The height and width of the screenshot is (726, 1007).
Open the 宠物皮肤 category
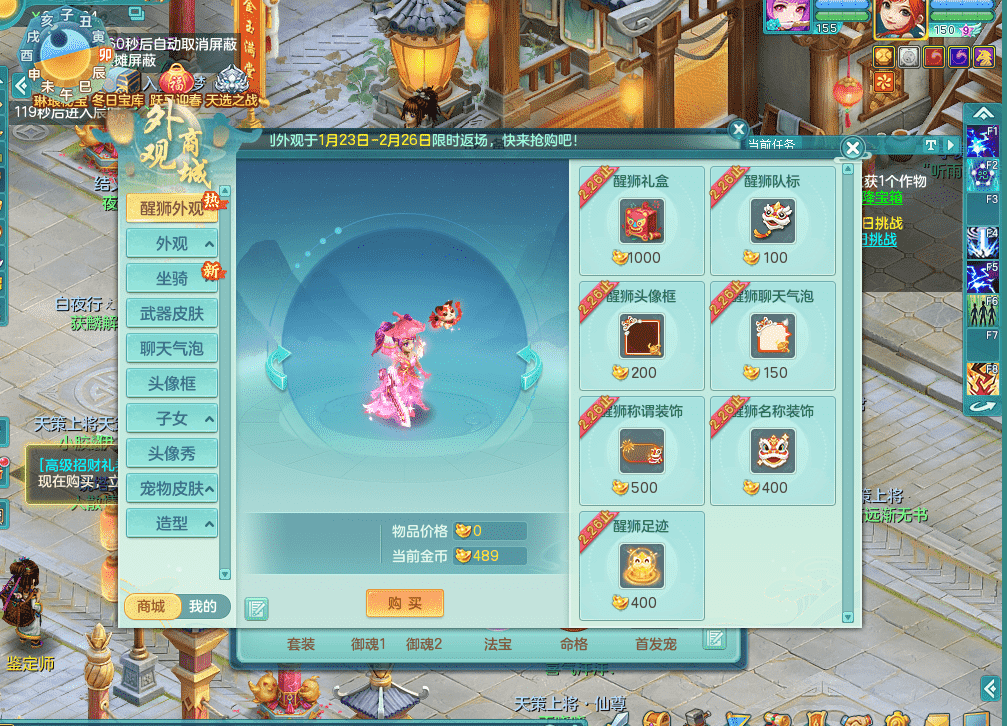pos(172,489)
